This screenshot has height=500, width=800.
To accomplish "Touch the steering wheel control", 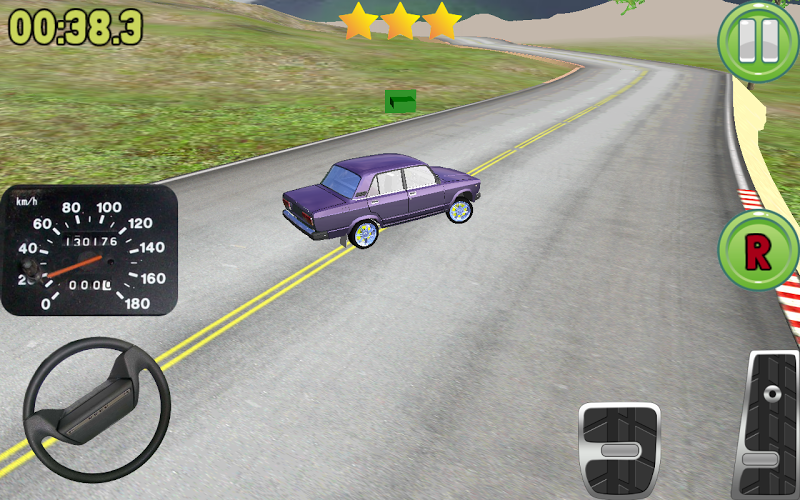I will pyautogui.click(x=96, y=410).
